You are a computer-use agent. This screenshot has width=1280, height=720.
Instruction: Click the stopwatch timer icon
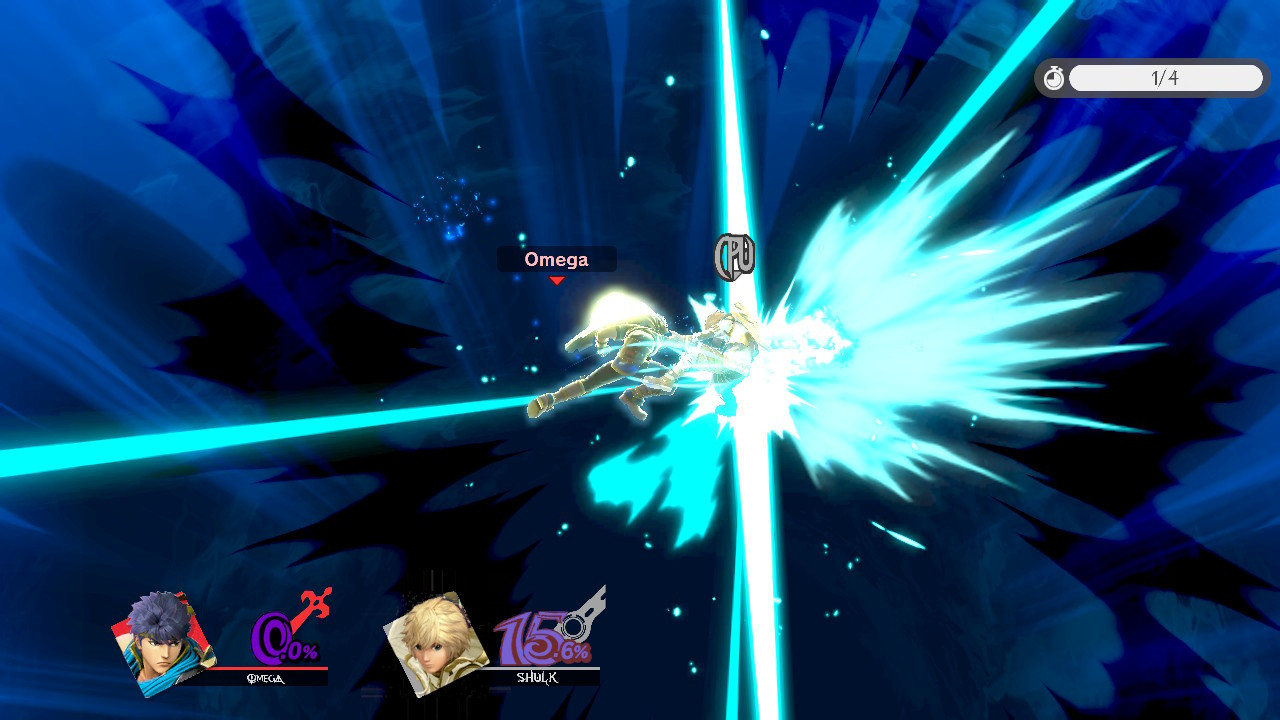tap(1053, 77)
